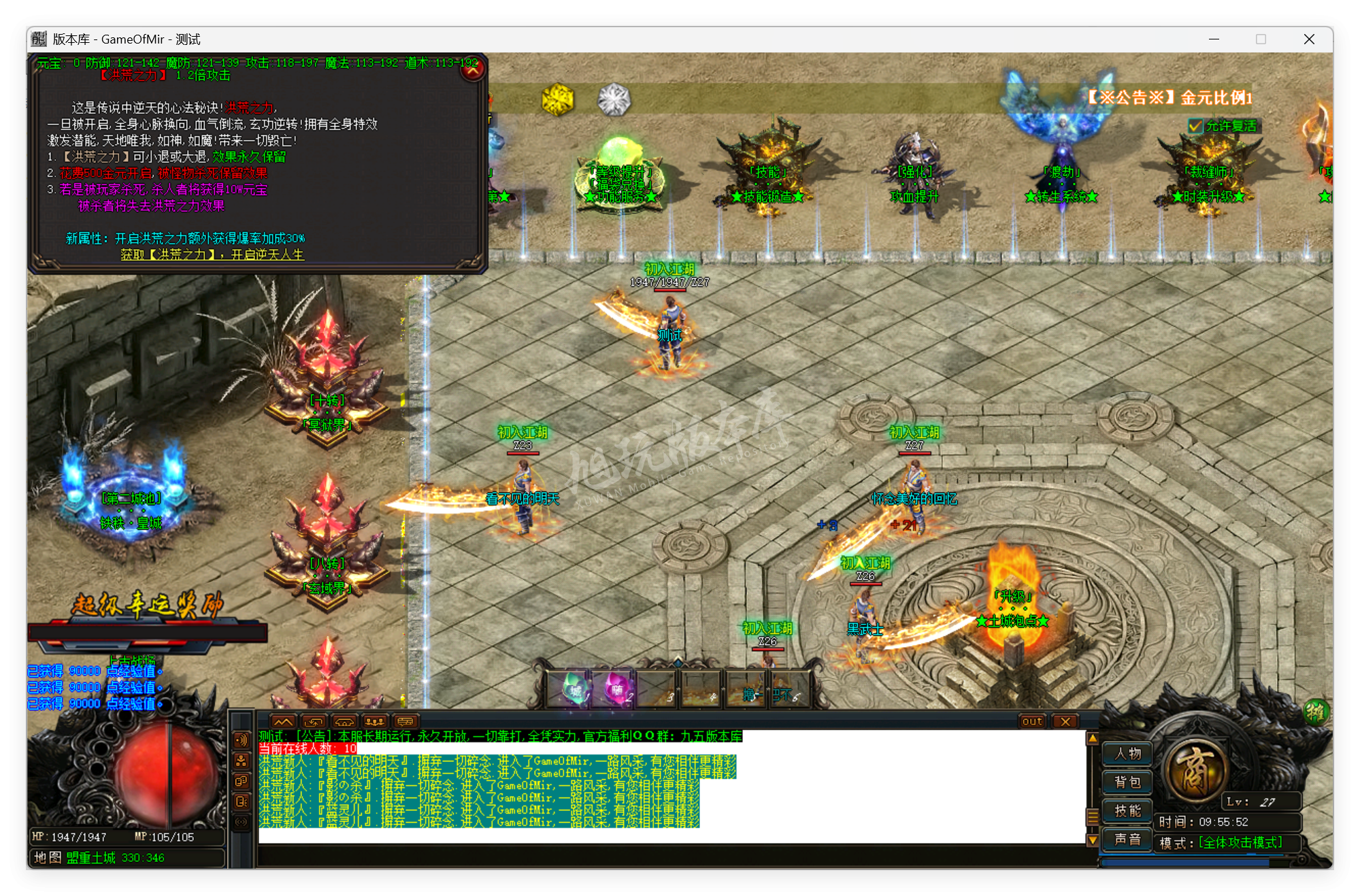
Task: Open the 背包 inventory panel
Action: (1127, 782)
